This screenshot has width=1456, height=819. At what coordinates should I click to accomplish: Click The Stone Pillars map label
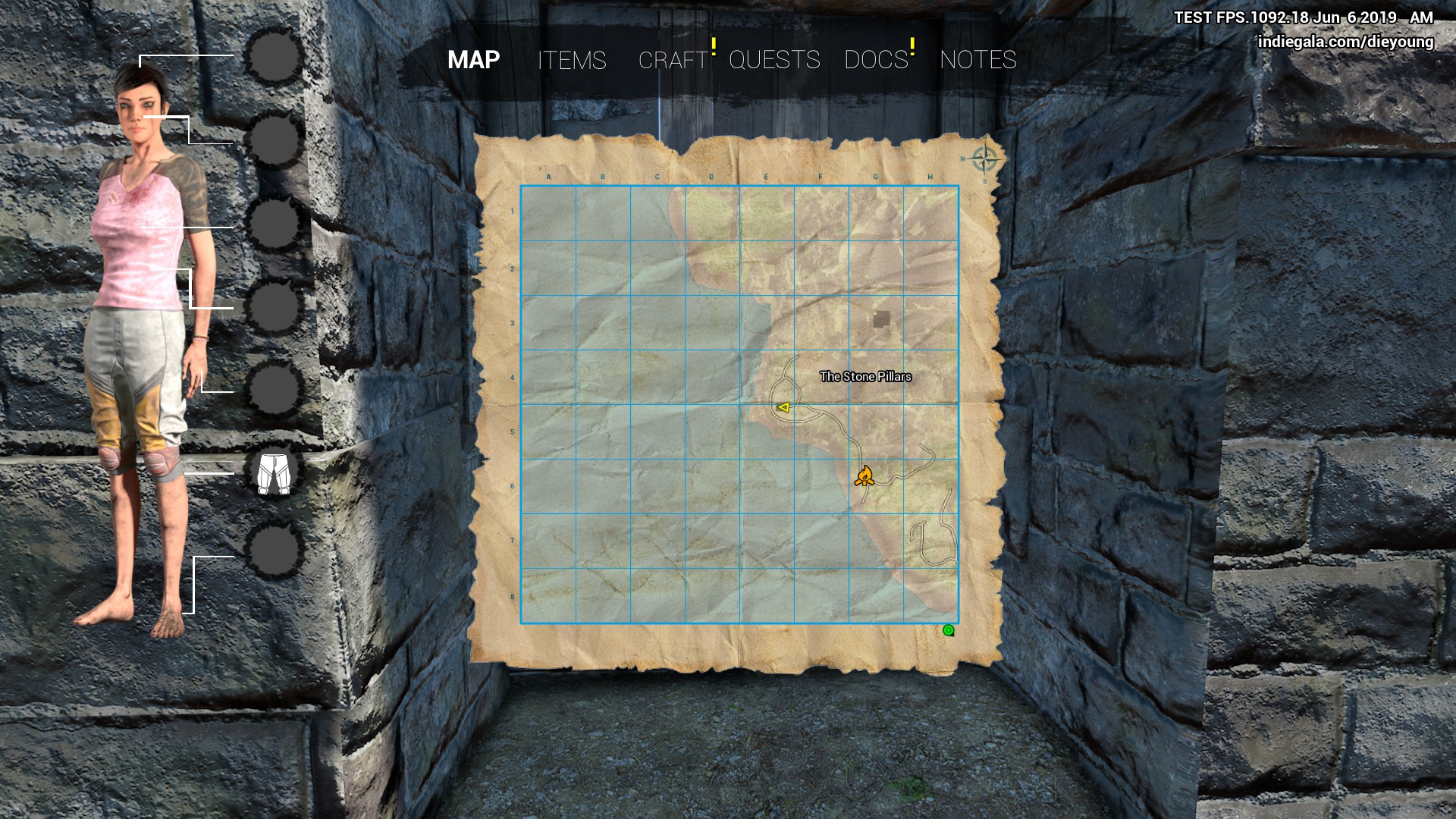865,376
